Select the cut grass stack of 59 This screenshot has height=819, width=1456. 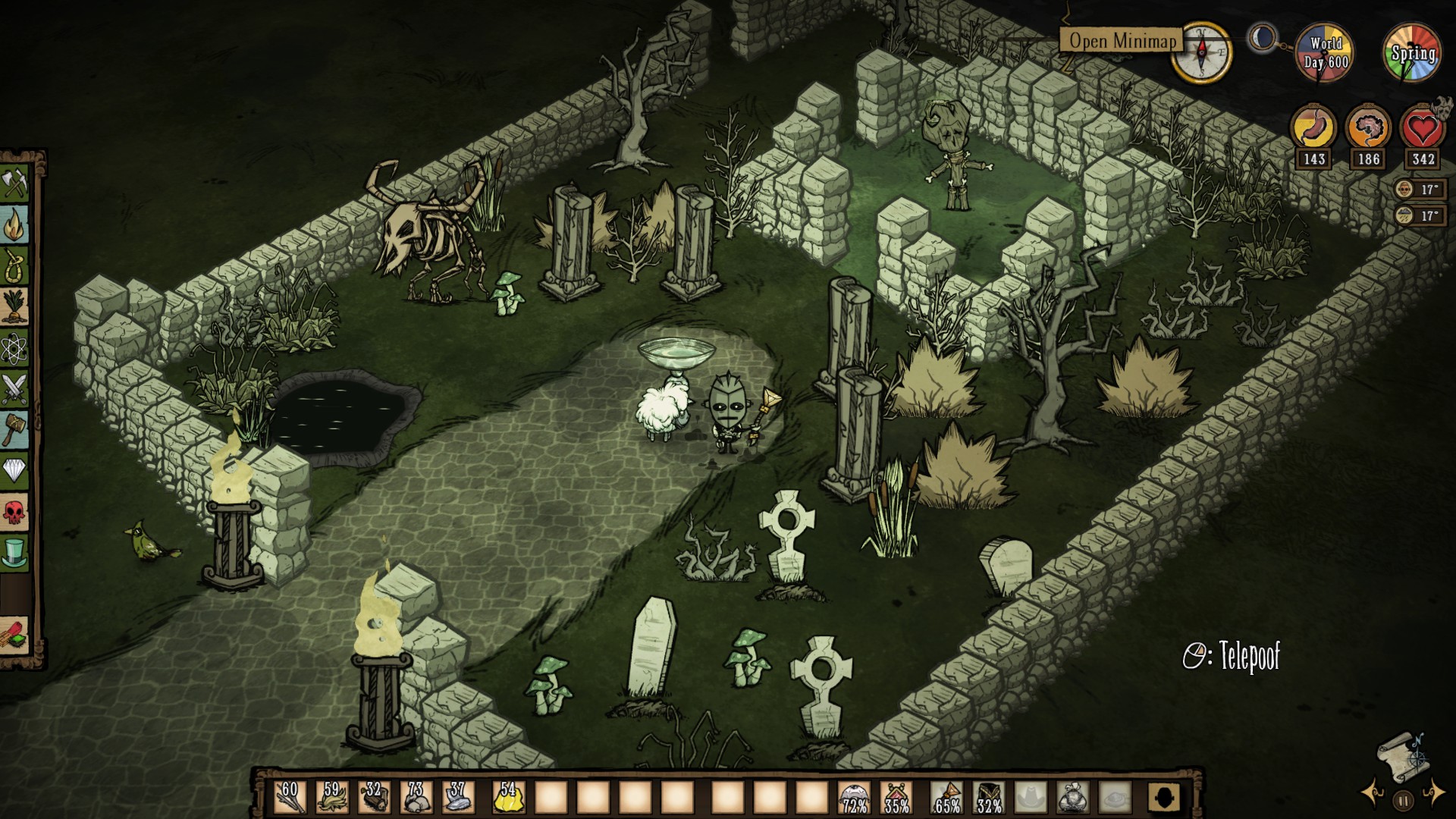tap(331, 798)
